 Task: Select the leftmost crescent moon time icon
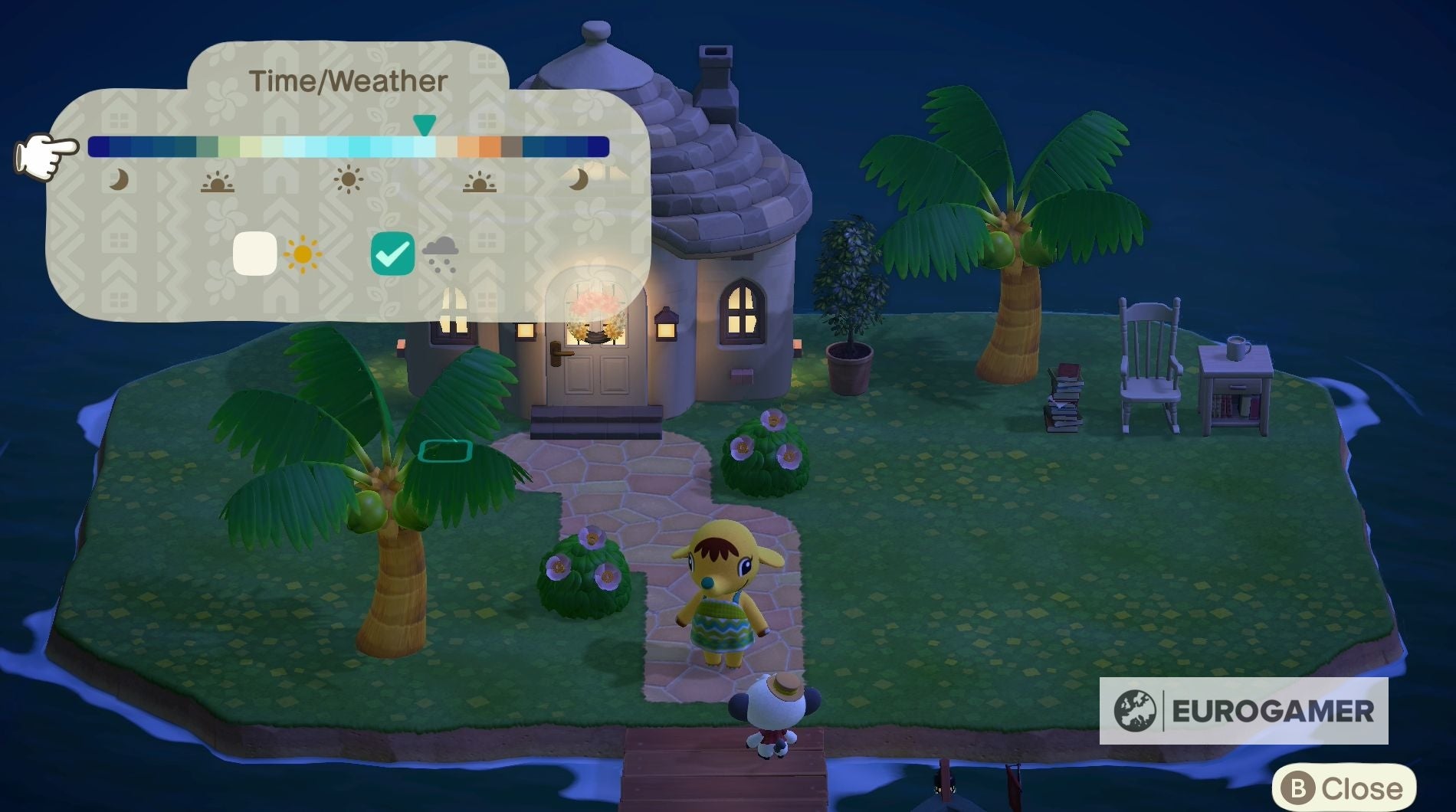pyautogui.click(x=119, y=182)
